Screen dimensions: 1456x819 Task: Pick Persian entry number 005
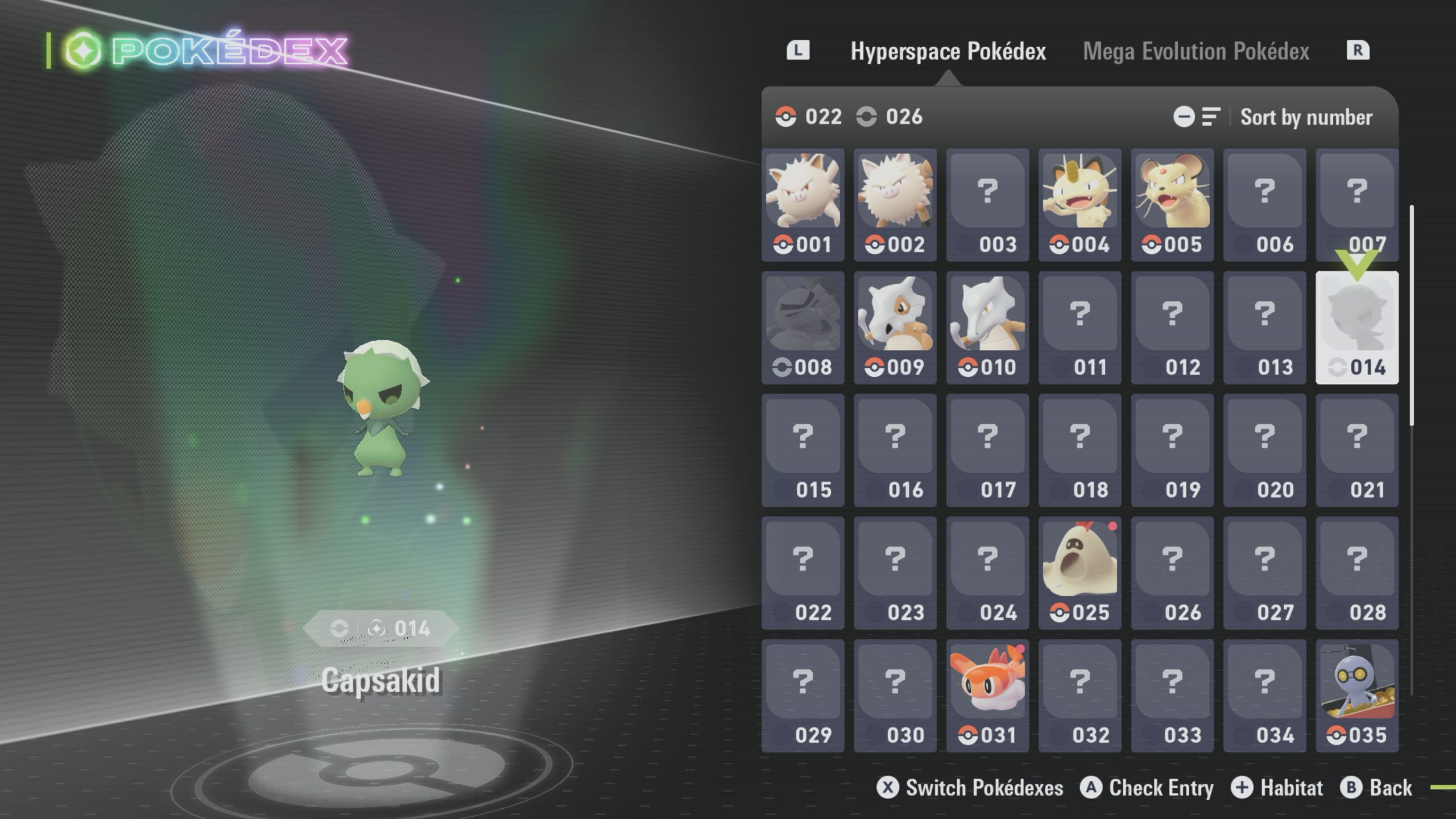(1172, 205)
